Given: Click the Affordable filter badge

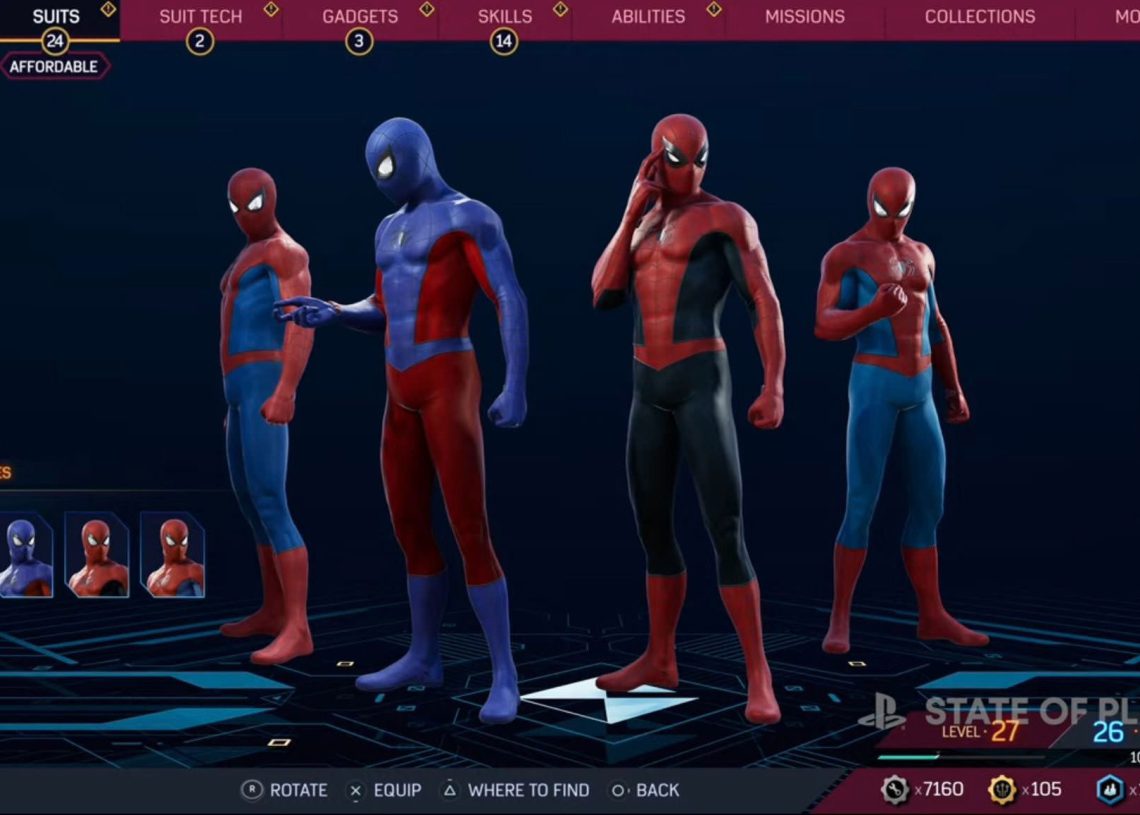Looking at the screenshot, I should click(54, 67).
